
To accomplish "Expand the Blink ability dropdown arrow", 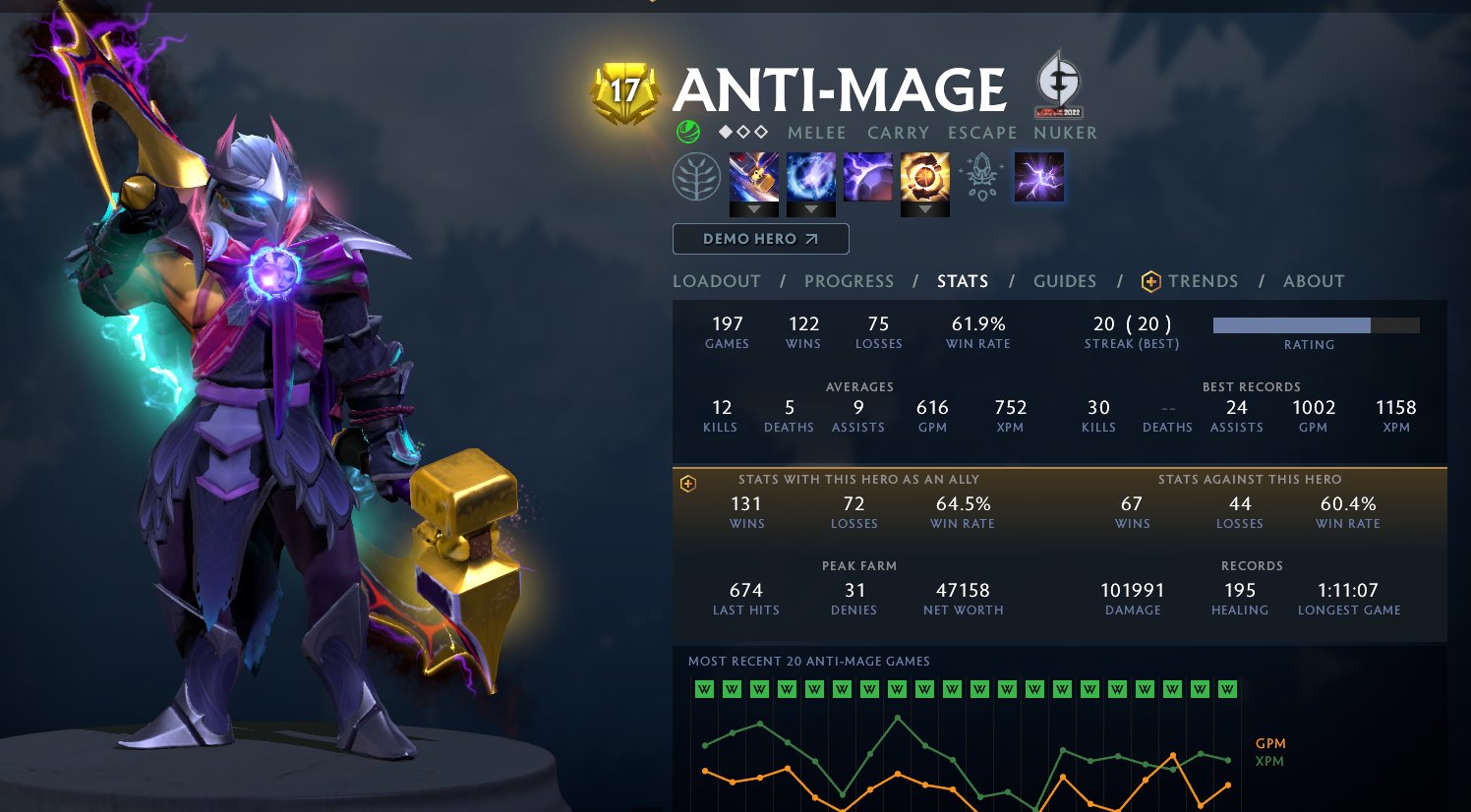I will [x=810, y=209].
